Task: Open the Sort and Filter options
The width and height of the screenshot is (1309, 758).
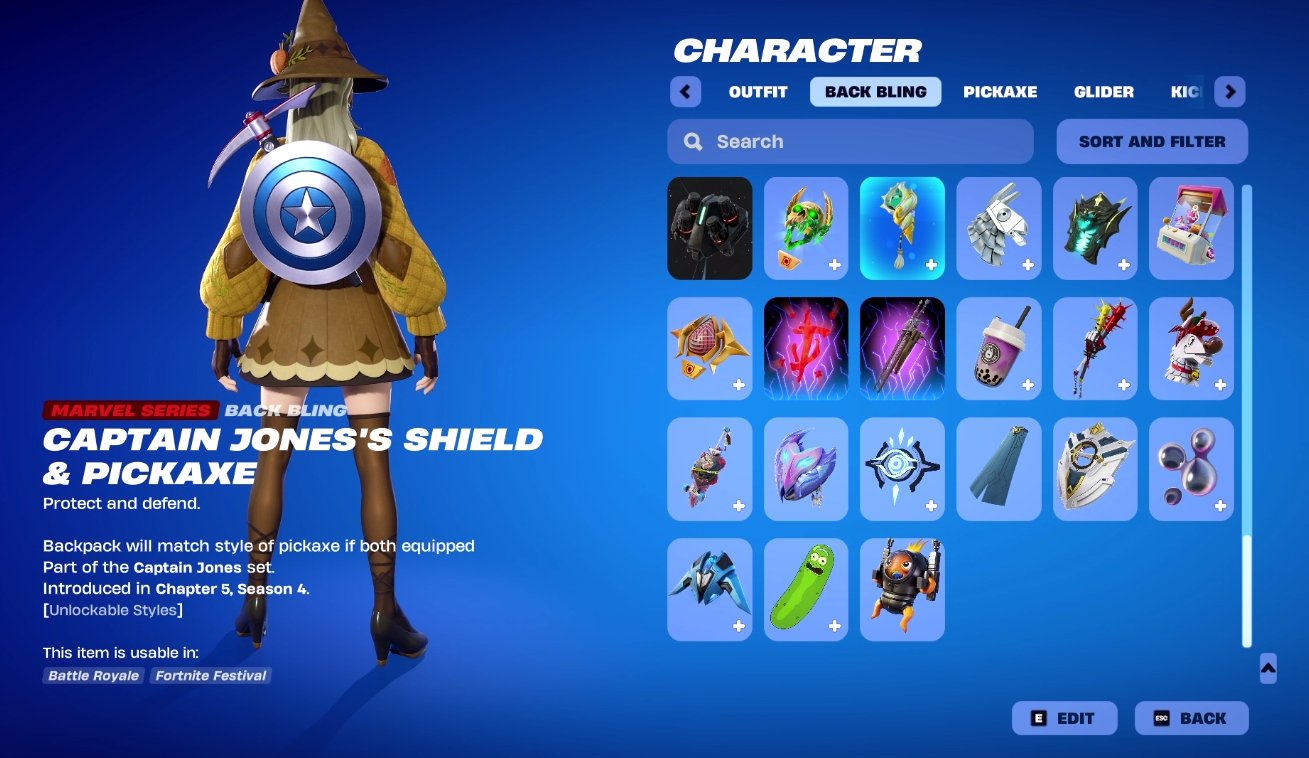Action: pyautogui.click(x=1151, y=141)
